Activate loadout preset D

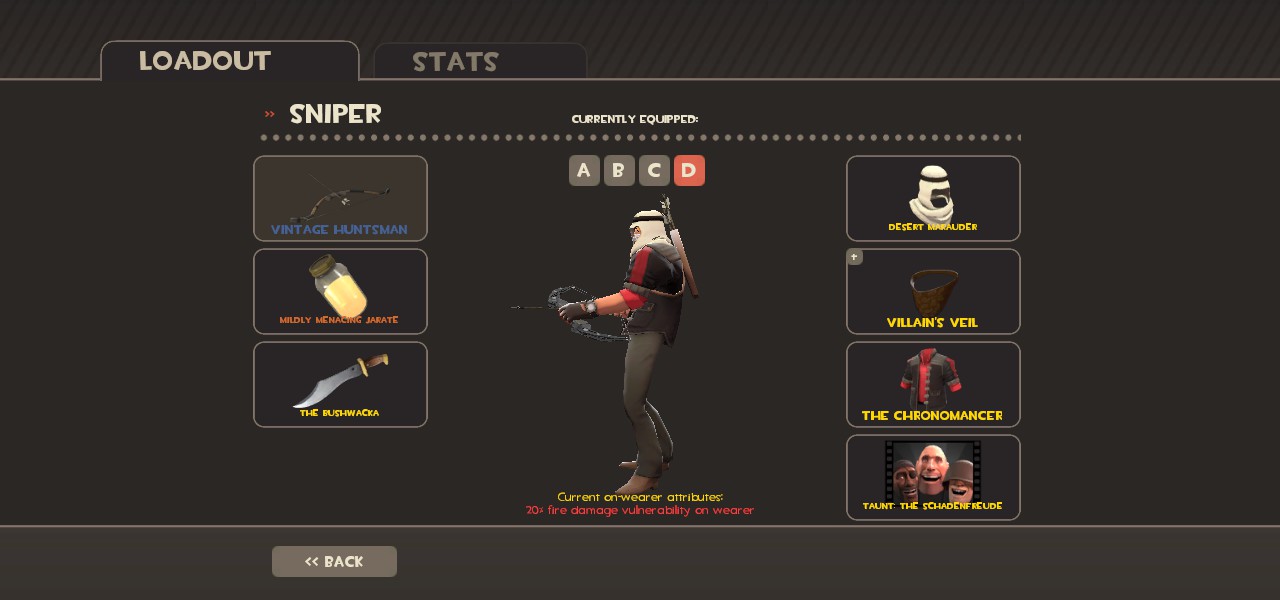pyautogui.click(x=689, y=171)
